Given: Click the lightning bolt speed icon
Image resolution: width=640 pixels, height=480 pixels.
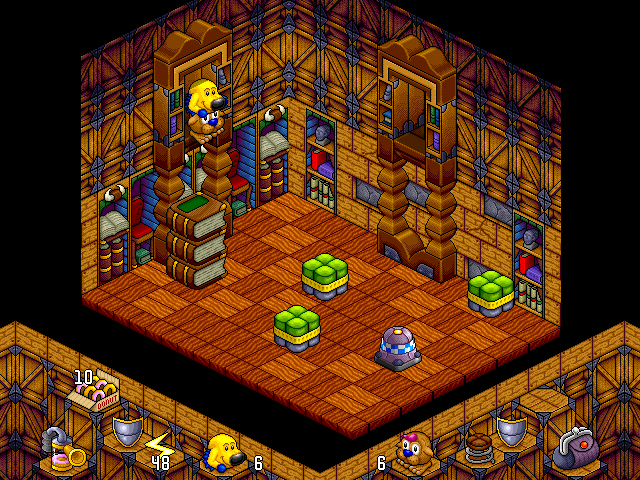Looking at the screenshot, I should (x=158, y=443).
